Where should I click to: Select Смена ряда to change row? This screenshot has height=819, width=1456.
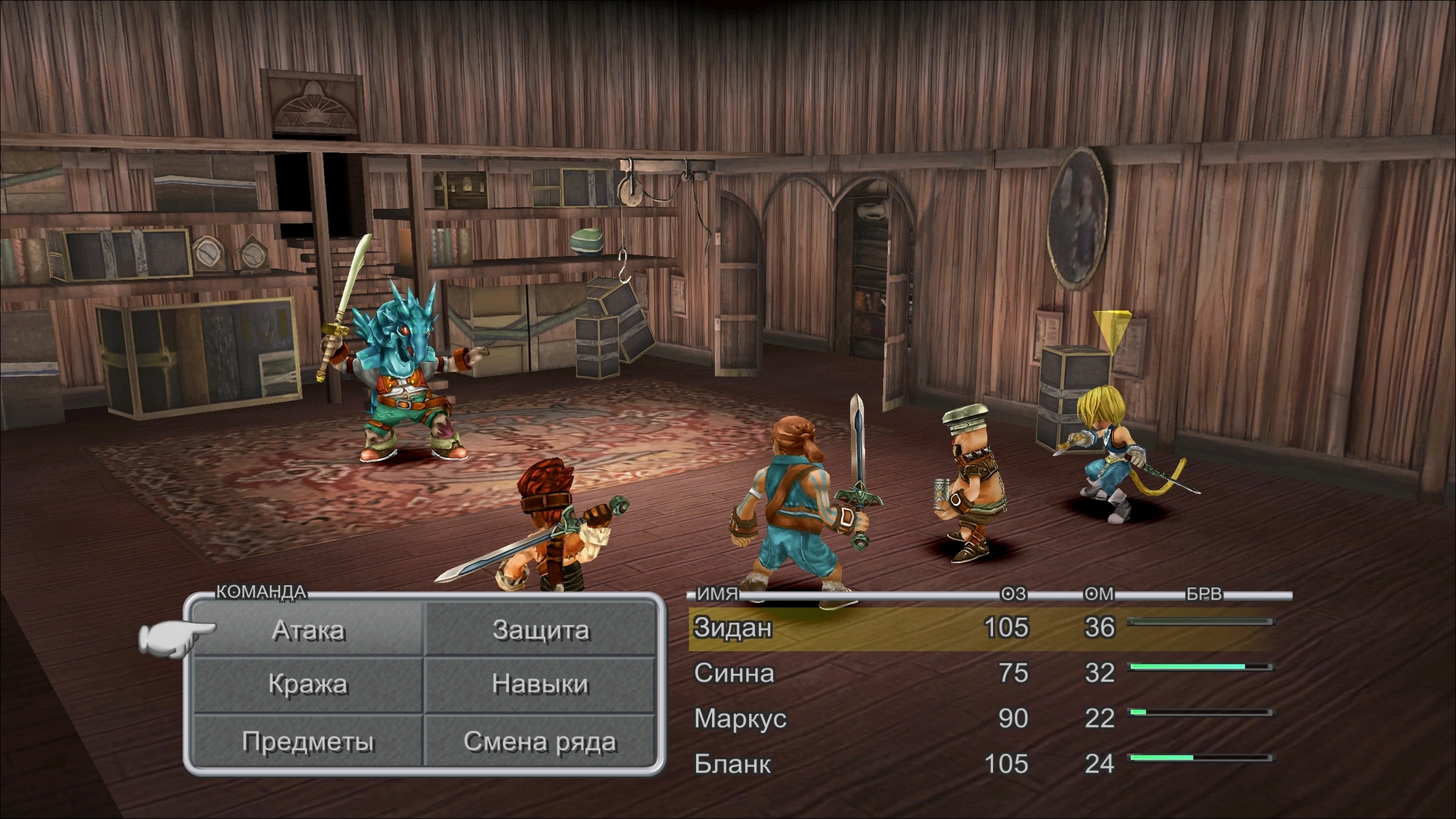pyautogui.click(x=540, y=741)
